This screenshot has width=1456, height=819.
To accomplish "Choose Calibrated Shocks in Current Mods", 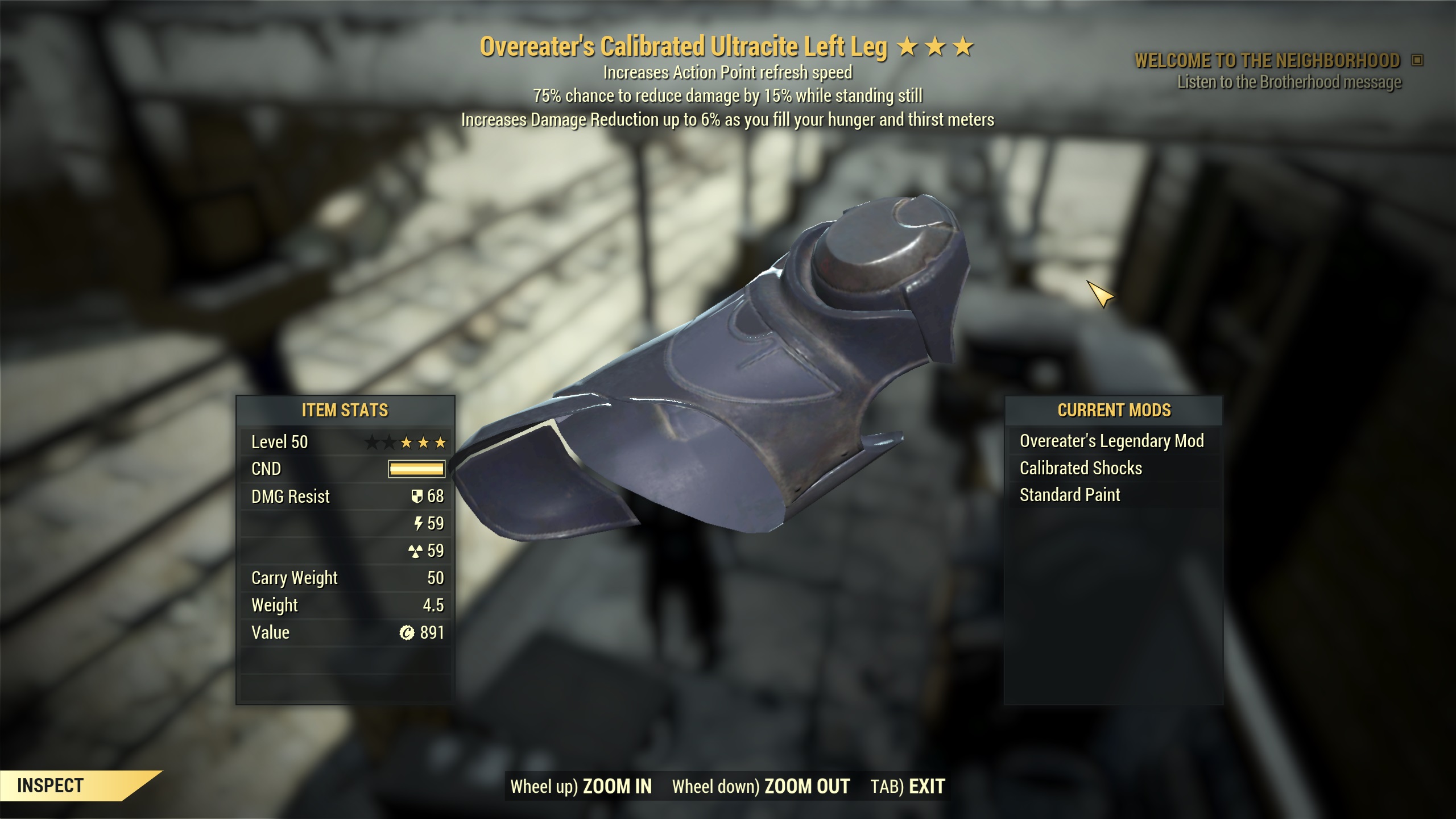I will (x=1081, y=468).
